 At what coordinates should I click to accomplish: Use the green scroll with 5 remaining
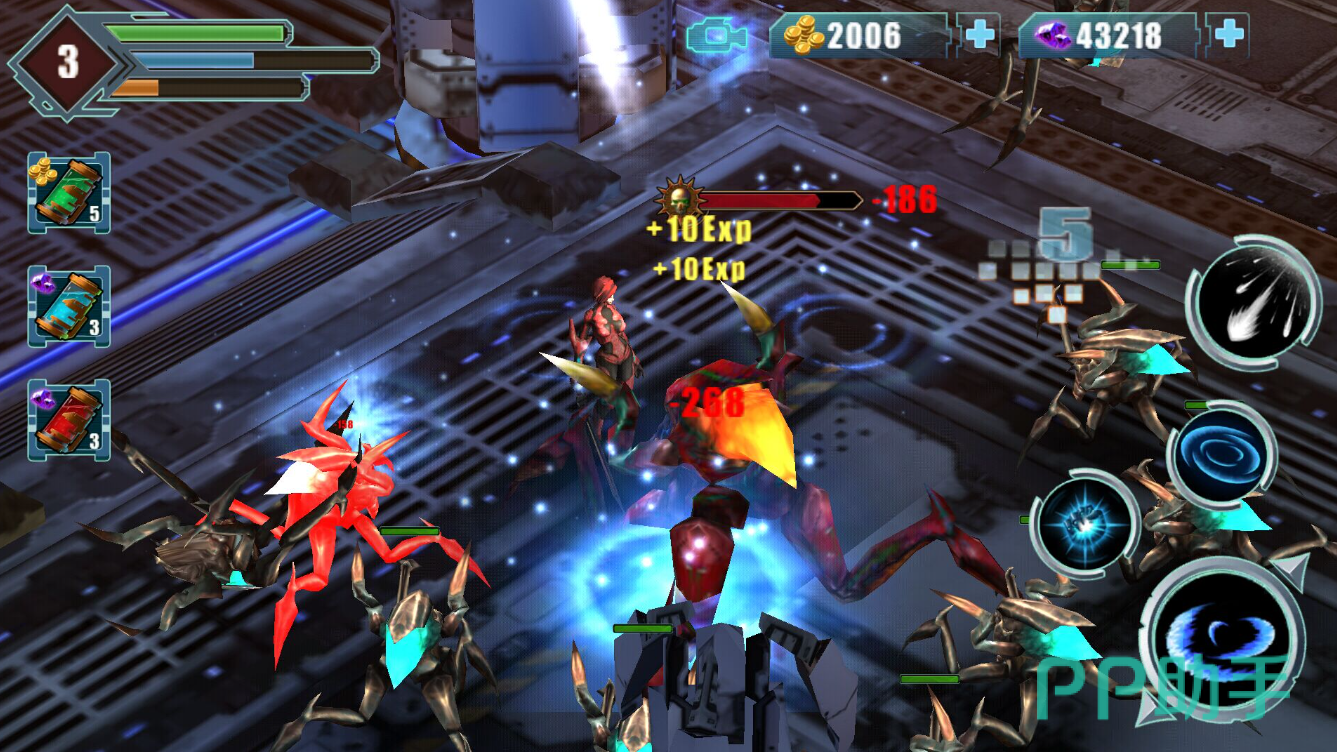point(68,194)
